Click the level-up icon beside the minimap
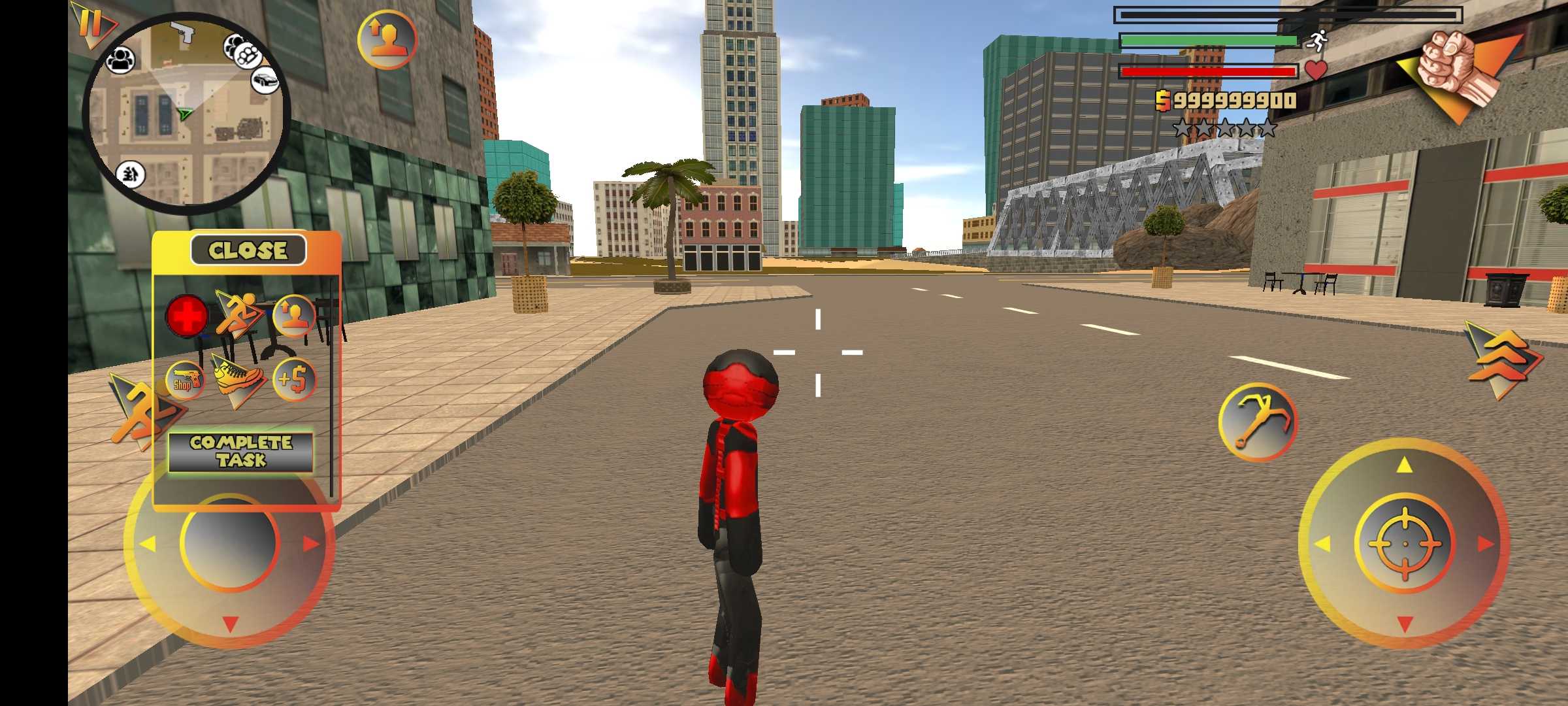 coord(387,39)
